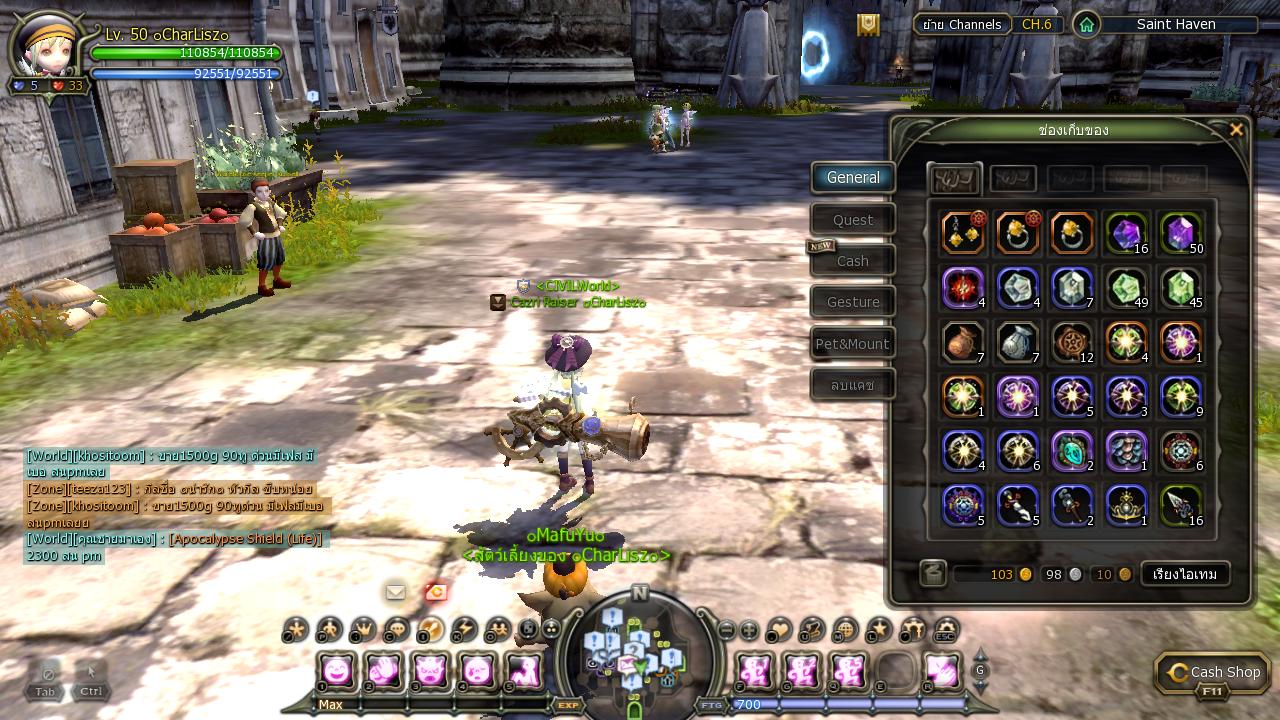Click the inventory sort button
Screen dimensions: 1280x720
pyautogui.click(x=1185, y=574)
